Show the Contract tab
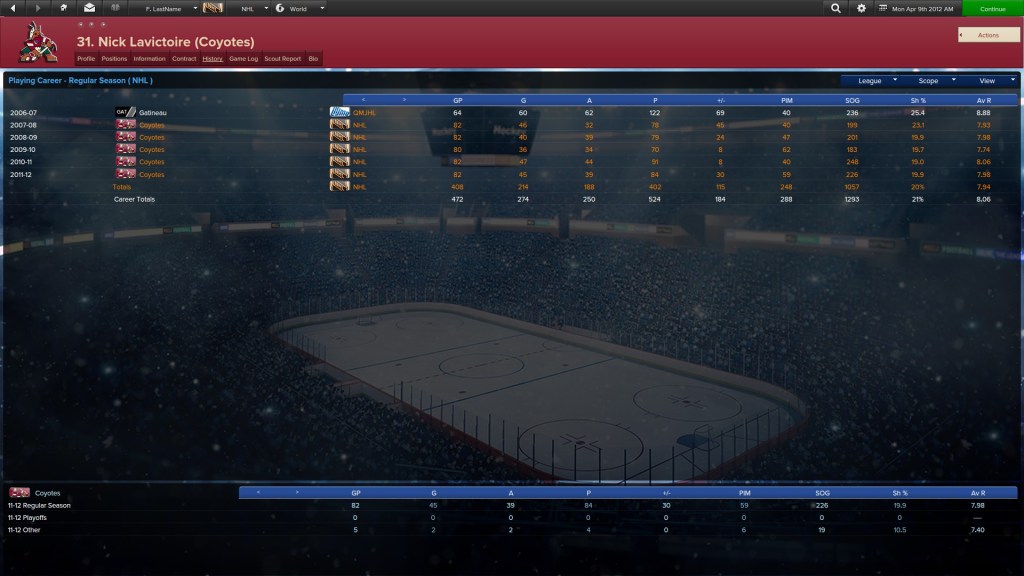Screen dimensions: 1024x576 [x=184, y=59]
